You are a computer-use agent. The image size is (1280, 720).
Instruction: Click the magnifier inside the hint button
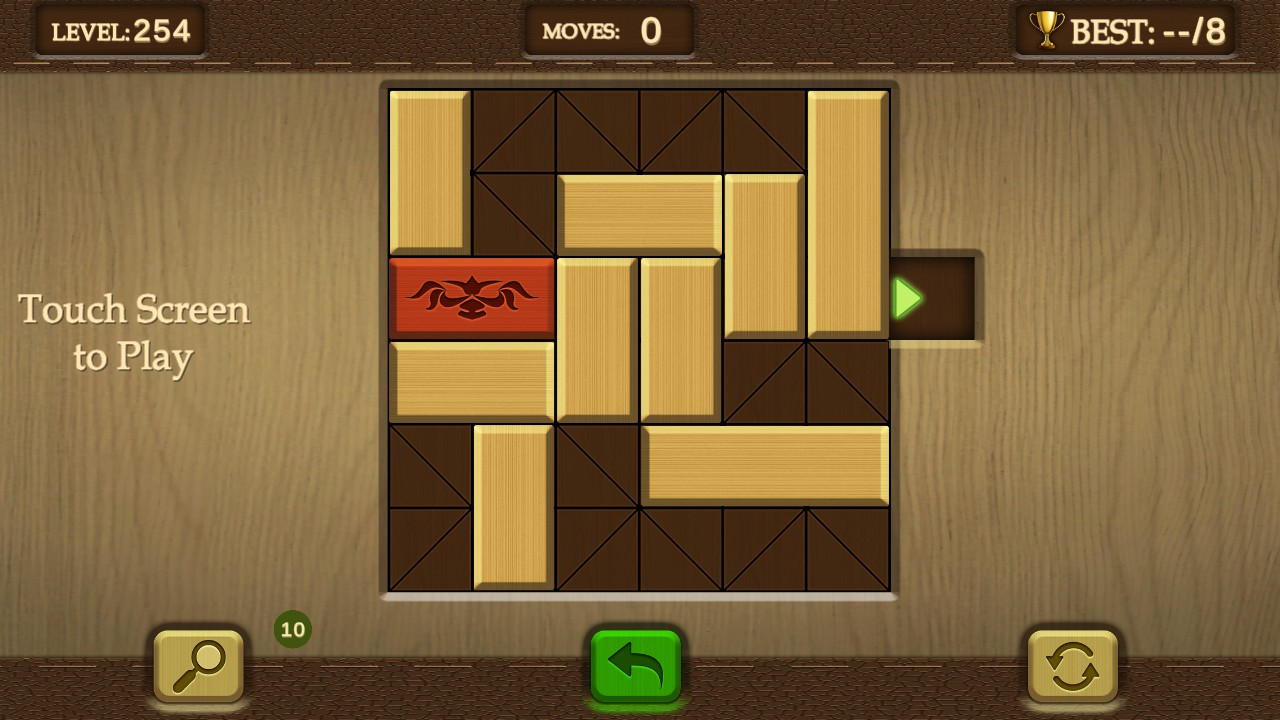click(x=197, y=666)
